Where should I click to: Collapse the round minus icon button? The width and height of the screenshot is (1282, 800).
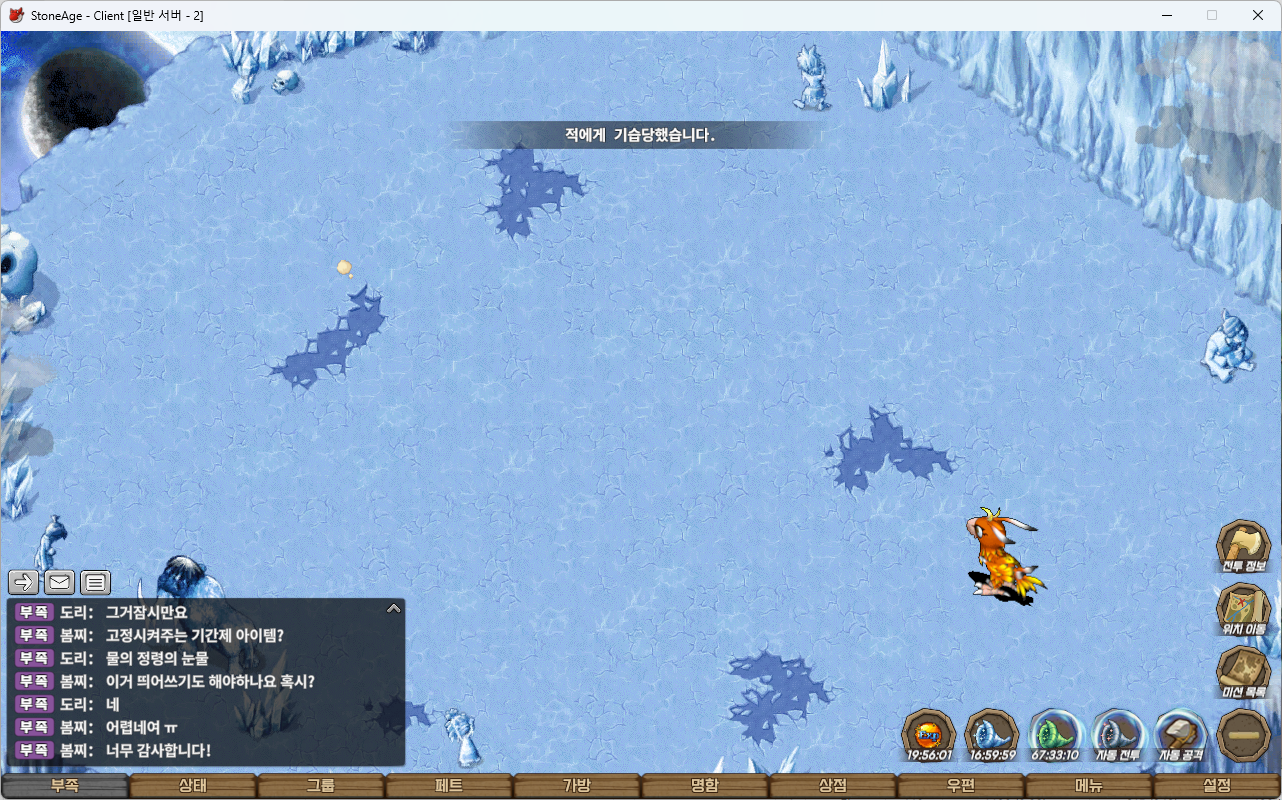pos(1243,734)
